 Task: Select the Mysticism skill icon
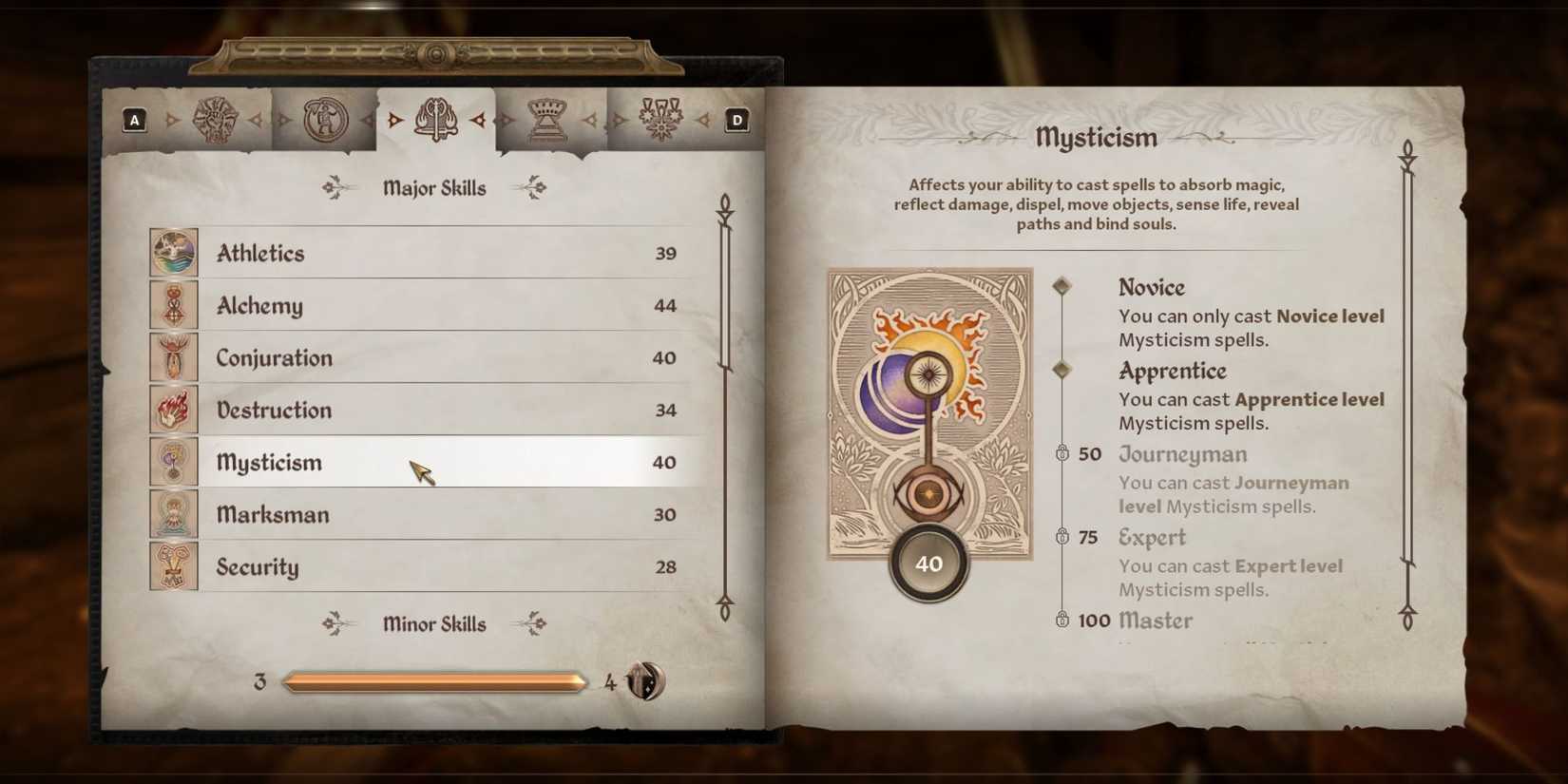(x=173, y=462)
